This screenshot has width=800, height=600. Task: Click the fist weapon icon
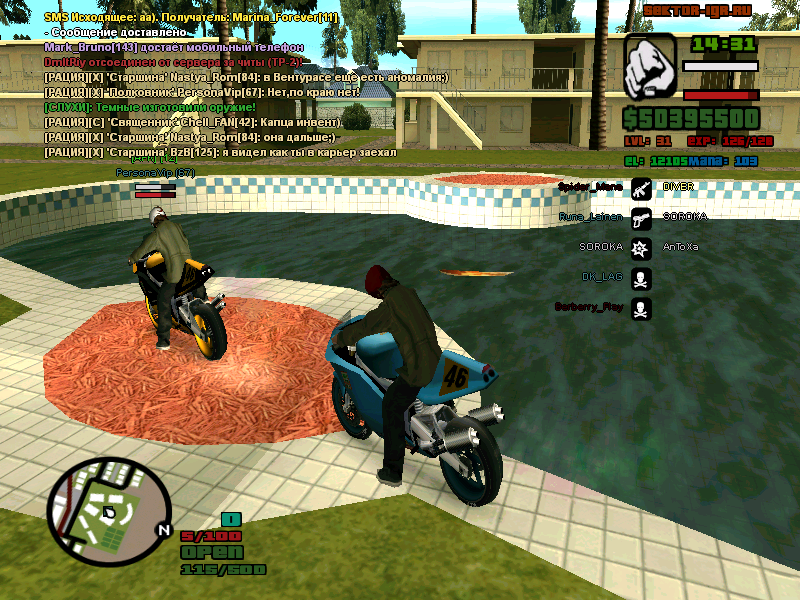point(648,67)
